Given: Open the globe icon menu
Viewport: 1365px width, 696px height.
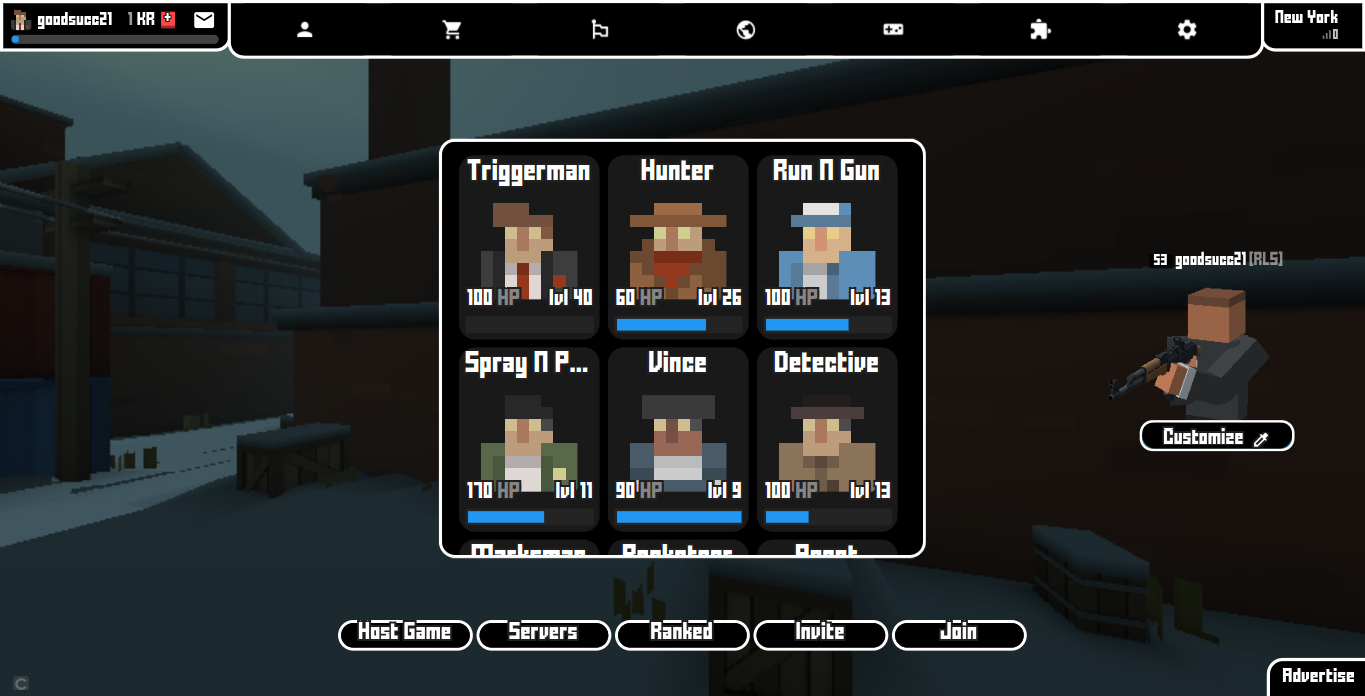Looking at the screenshot, I should (745, 30).
